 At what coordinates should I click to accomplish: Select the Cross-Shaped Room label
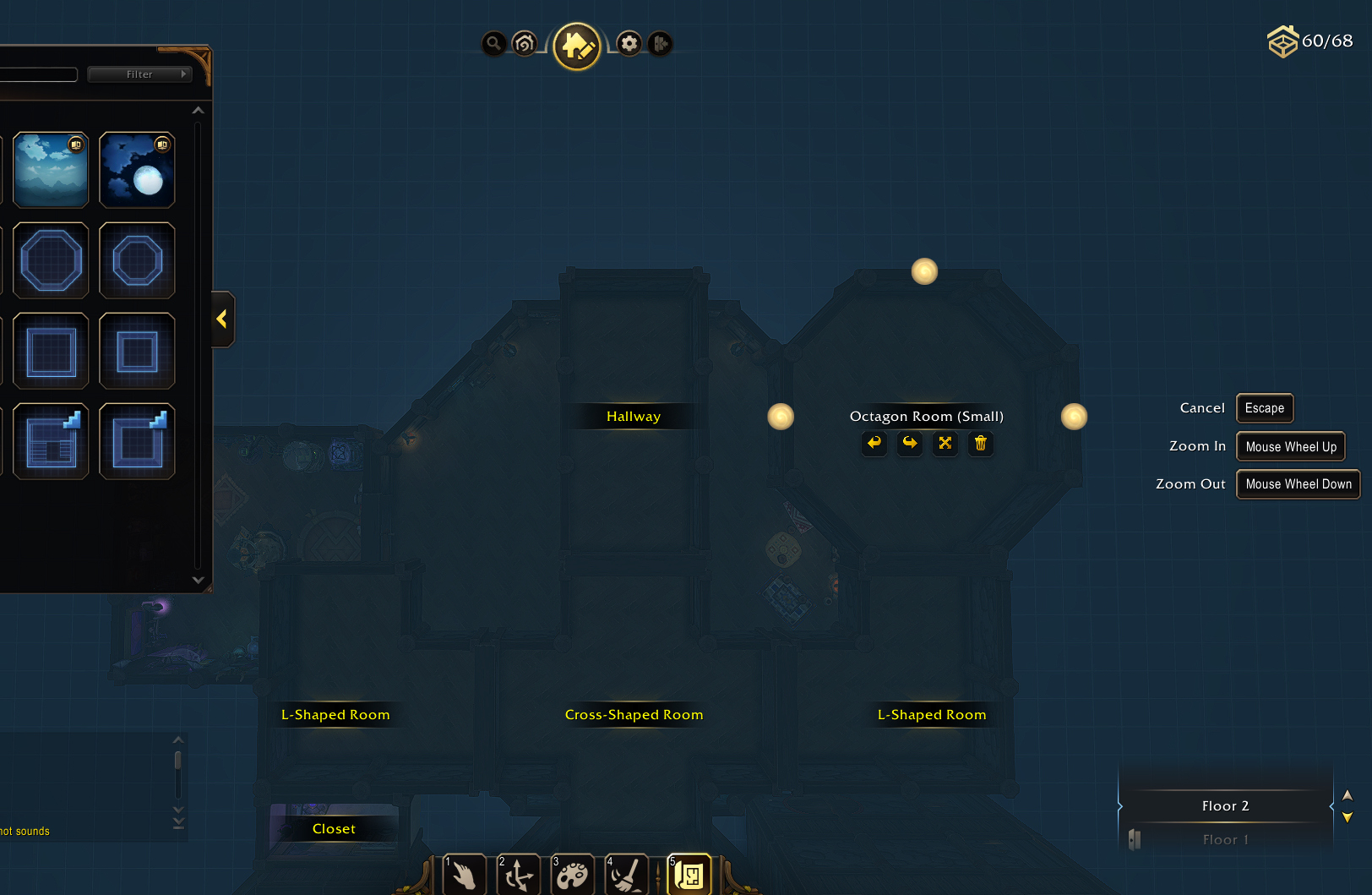[x=634, y=715]
